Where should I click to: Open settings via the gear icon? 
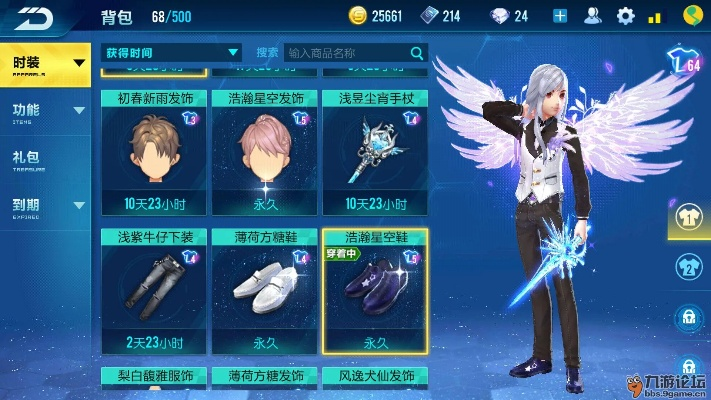[x=626, y=16]
